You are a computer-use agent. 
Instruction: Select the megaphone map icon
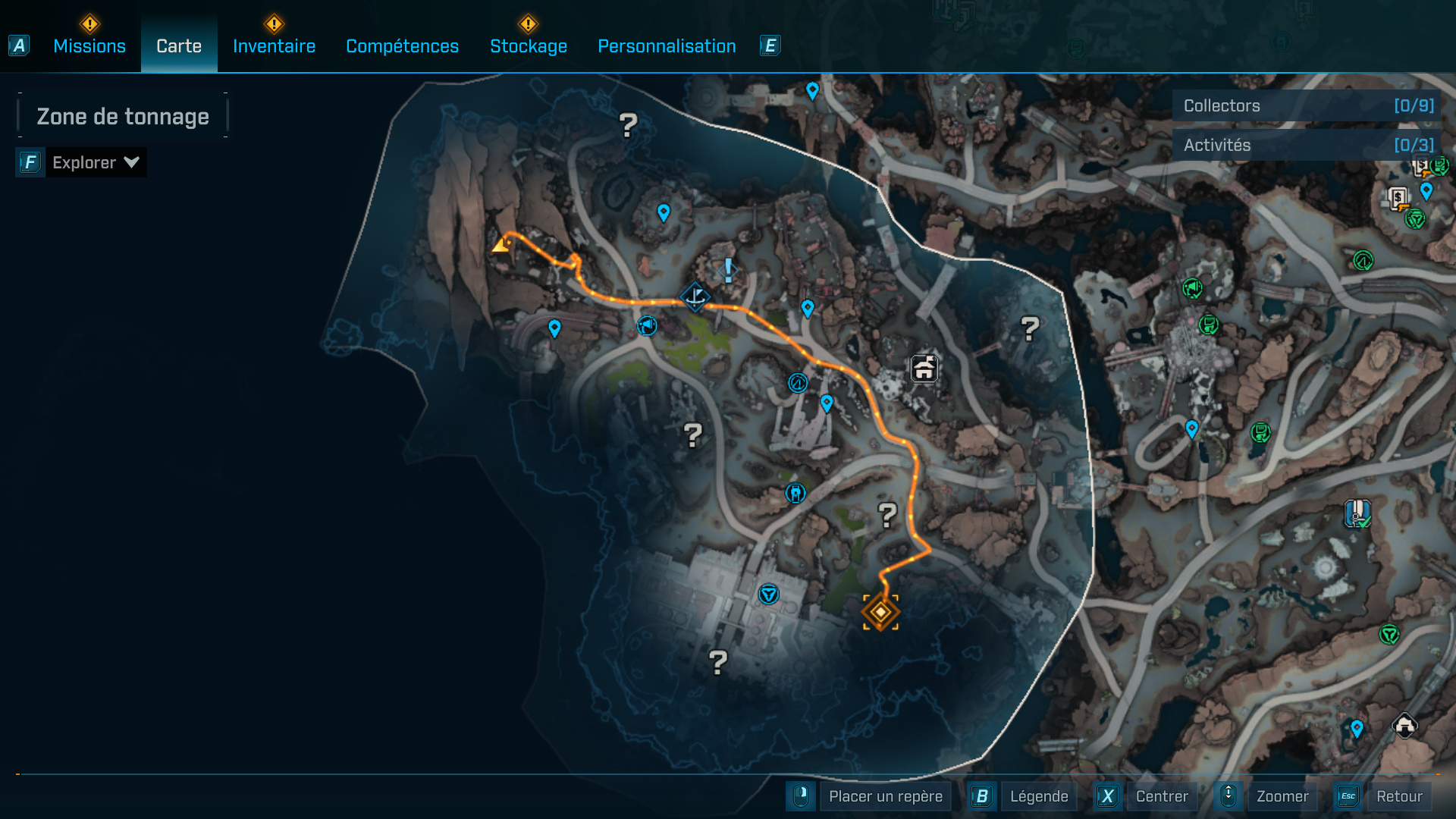tap(647, 326)
